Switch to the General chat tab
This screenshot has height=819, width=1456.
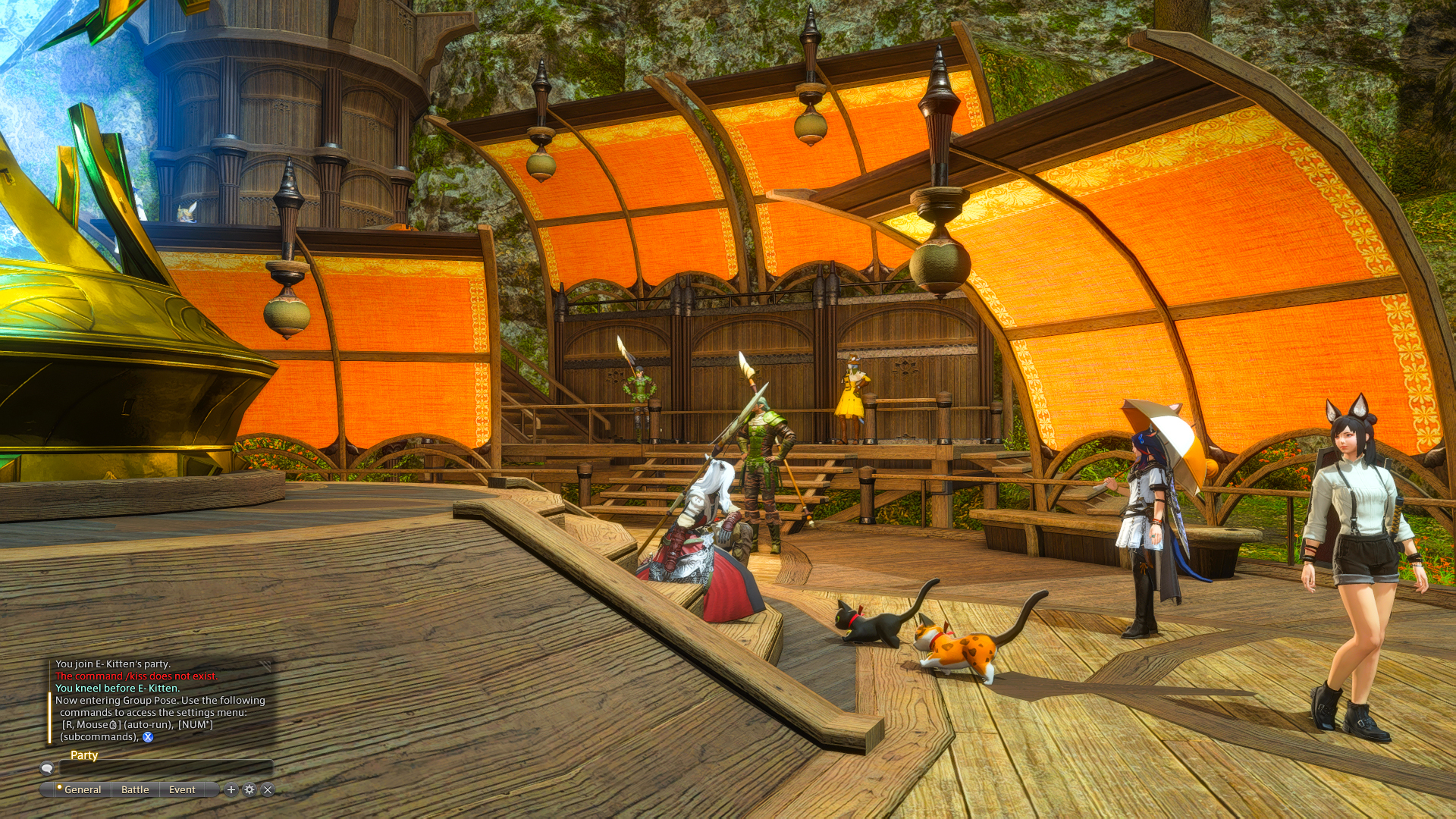pos(82,789)
